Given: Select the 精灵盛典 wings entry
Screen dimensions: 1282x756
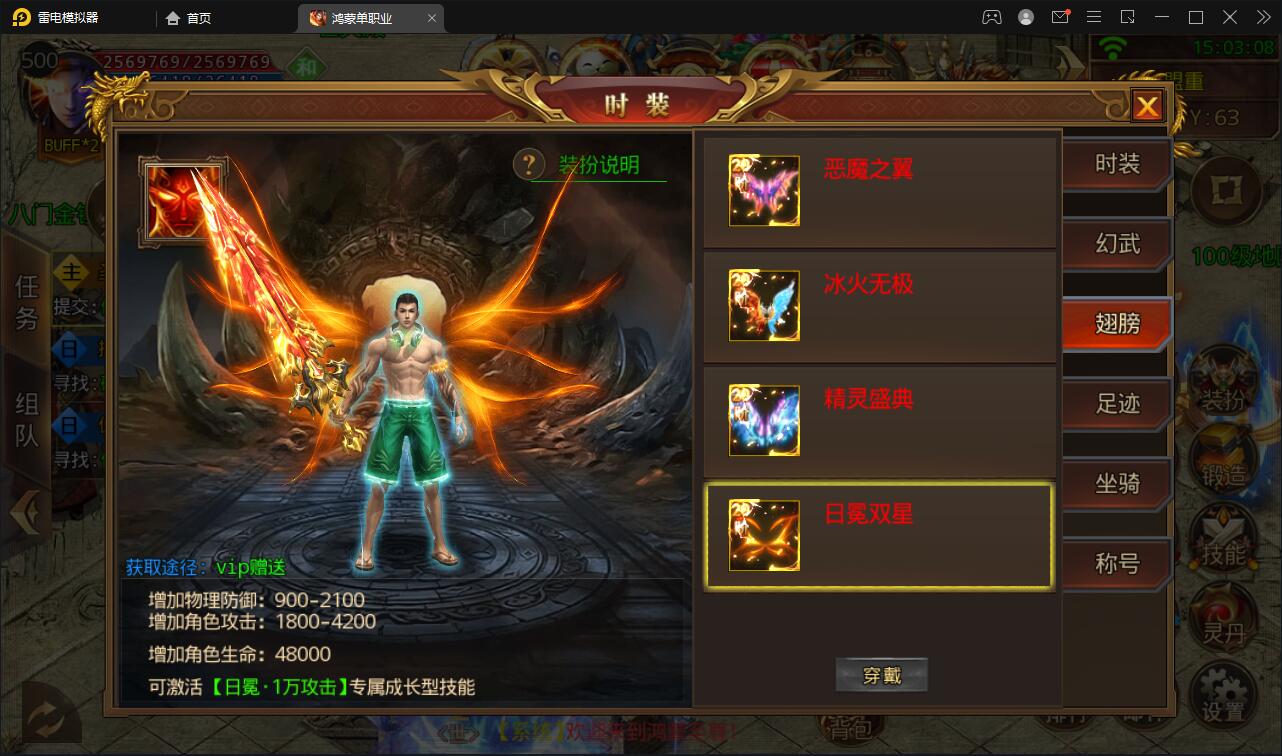Looking at the screenshot, I should [x=879, y=421].
